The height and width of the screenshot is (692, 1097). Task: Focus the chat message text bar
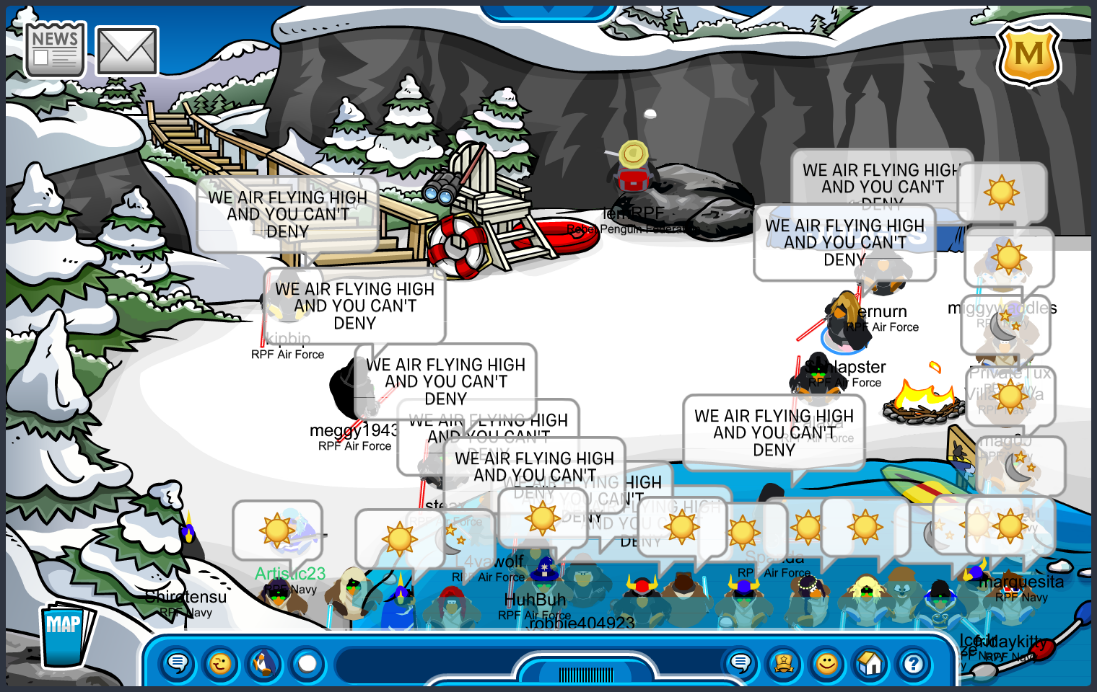tap(520, 662)
